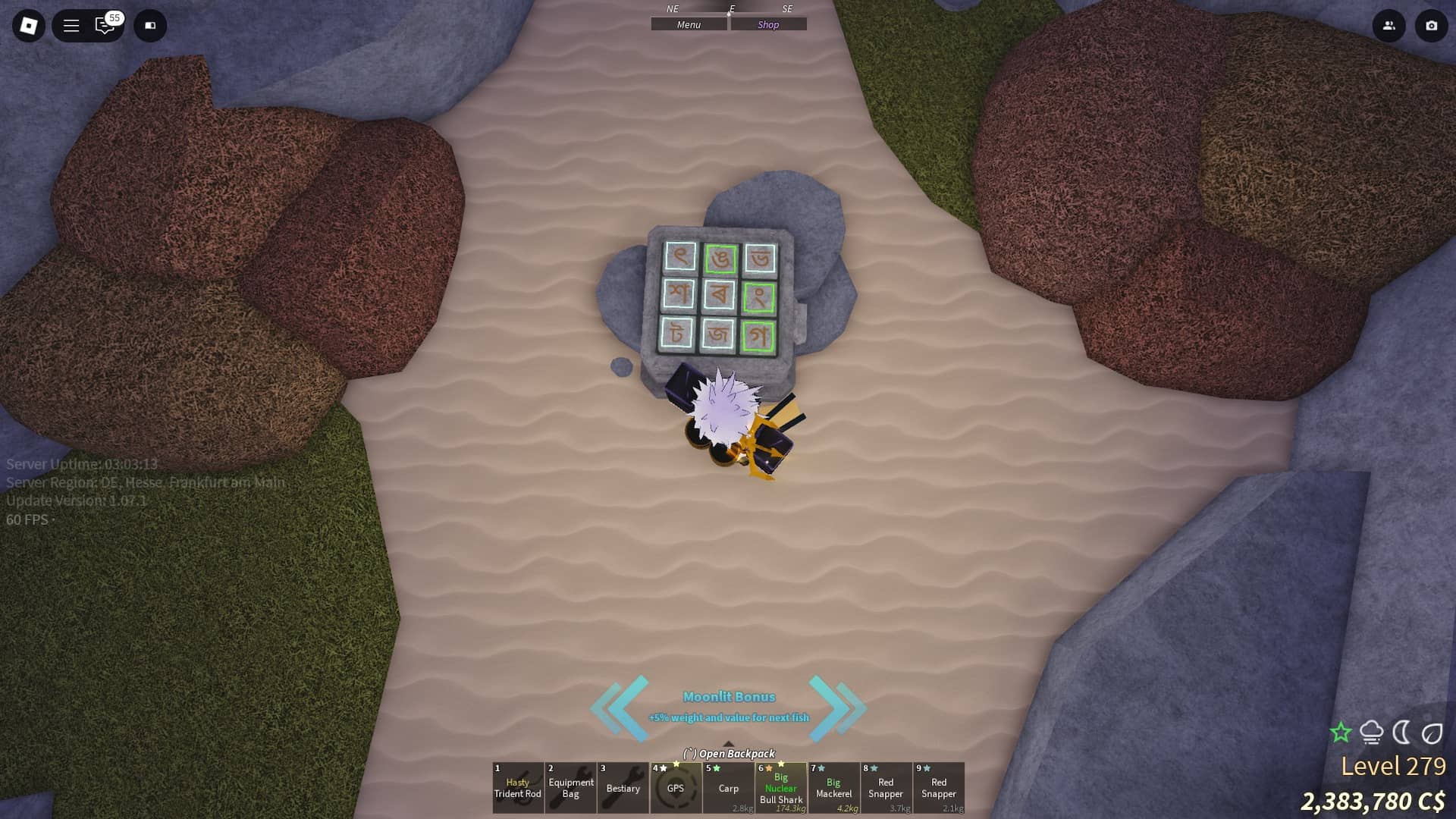Open the Roblox menu via the Roblox logo

pos(28,25)
